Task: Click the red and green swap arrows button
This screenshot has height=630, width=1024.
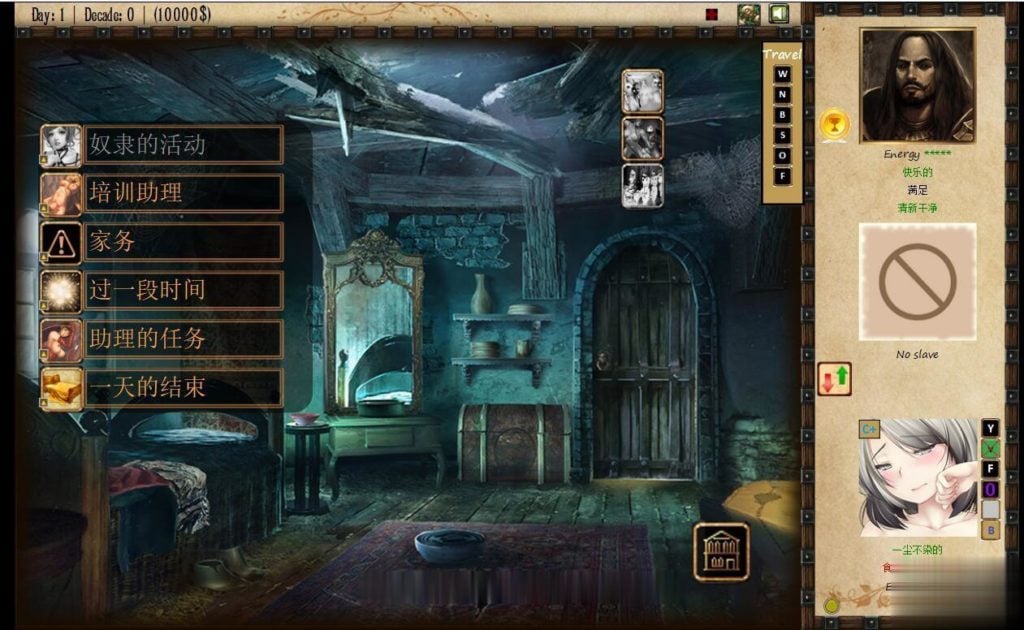Action: point(834,379)
